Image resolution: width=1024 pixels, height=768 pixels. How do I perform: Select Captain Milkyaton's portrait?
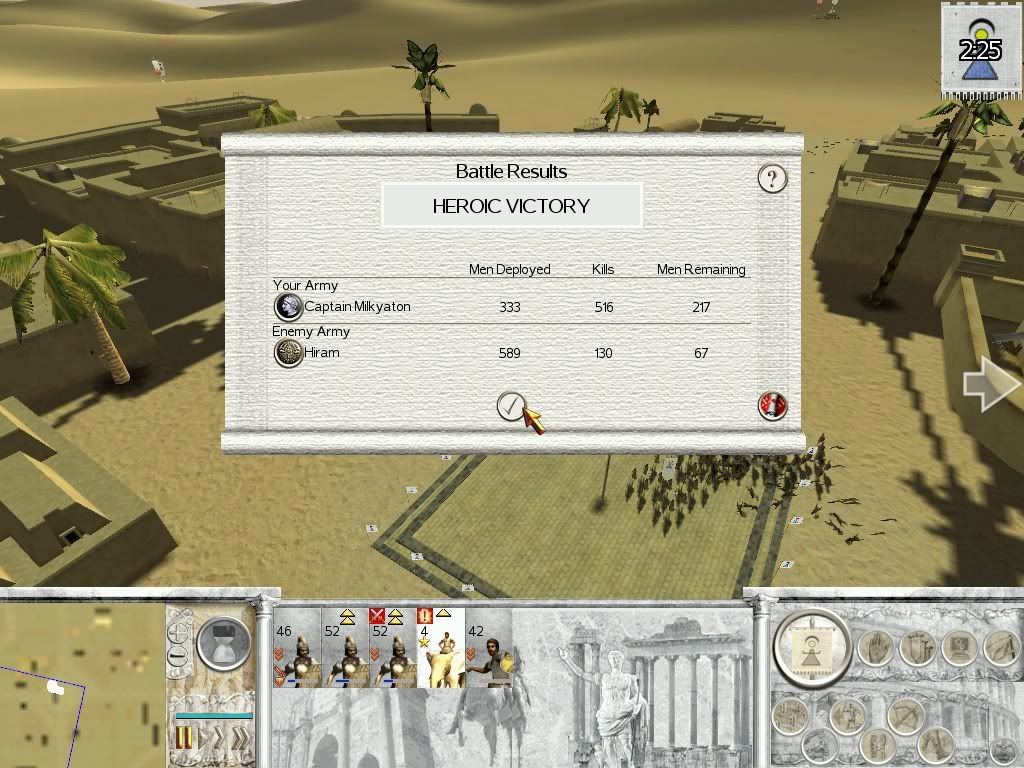(288, 307)
